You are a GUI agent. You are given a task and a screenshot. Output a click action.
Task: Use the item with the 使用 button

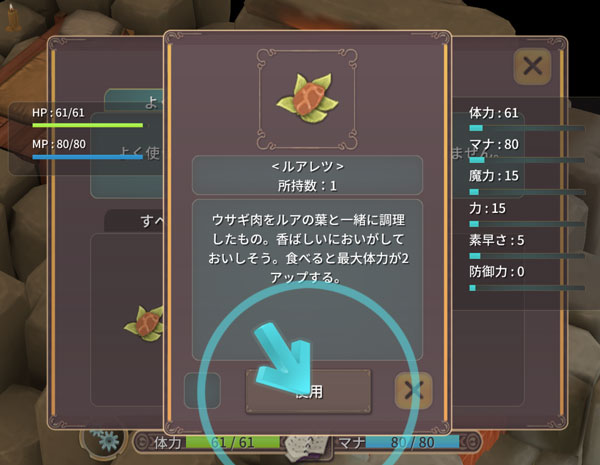[308, 391]
